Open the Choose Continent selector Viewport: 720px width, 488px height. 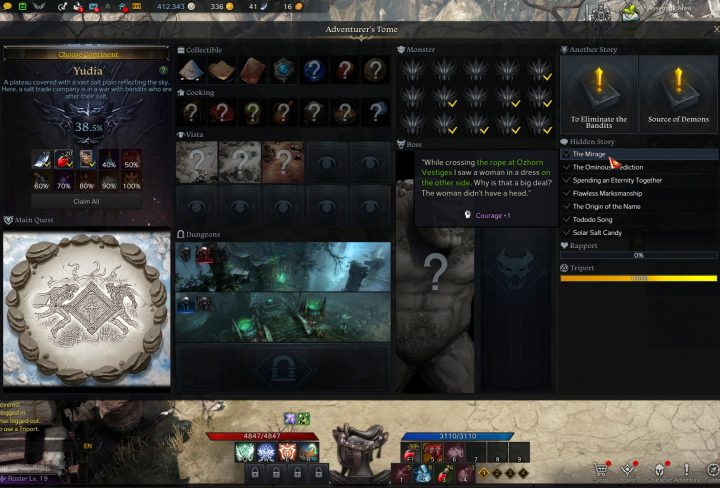(x=86, y=54)
